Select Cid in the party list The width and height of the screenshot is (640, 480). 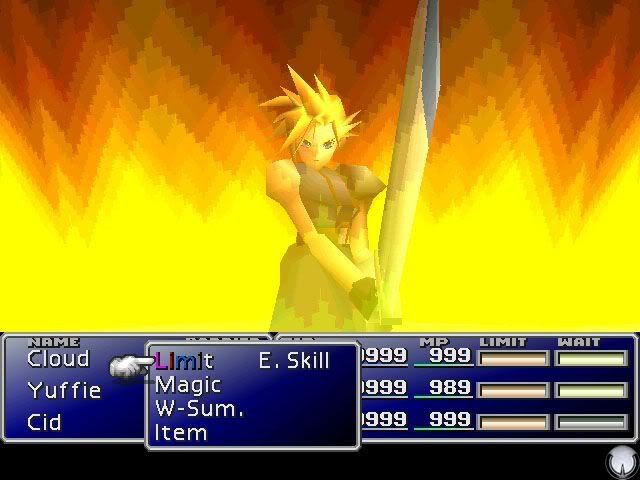coord(45,422)
